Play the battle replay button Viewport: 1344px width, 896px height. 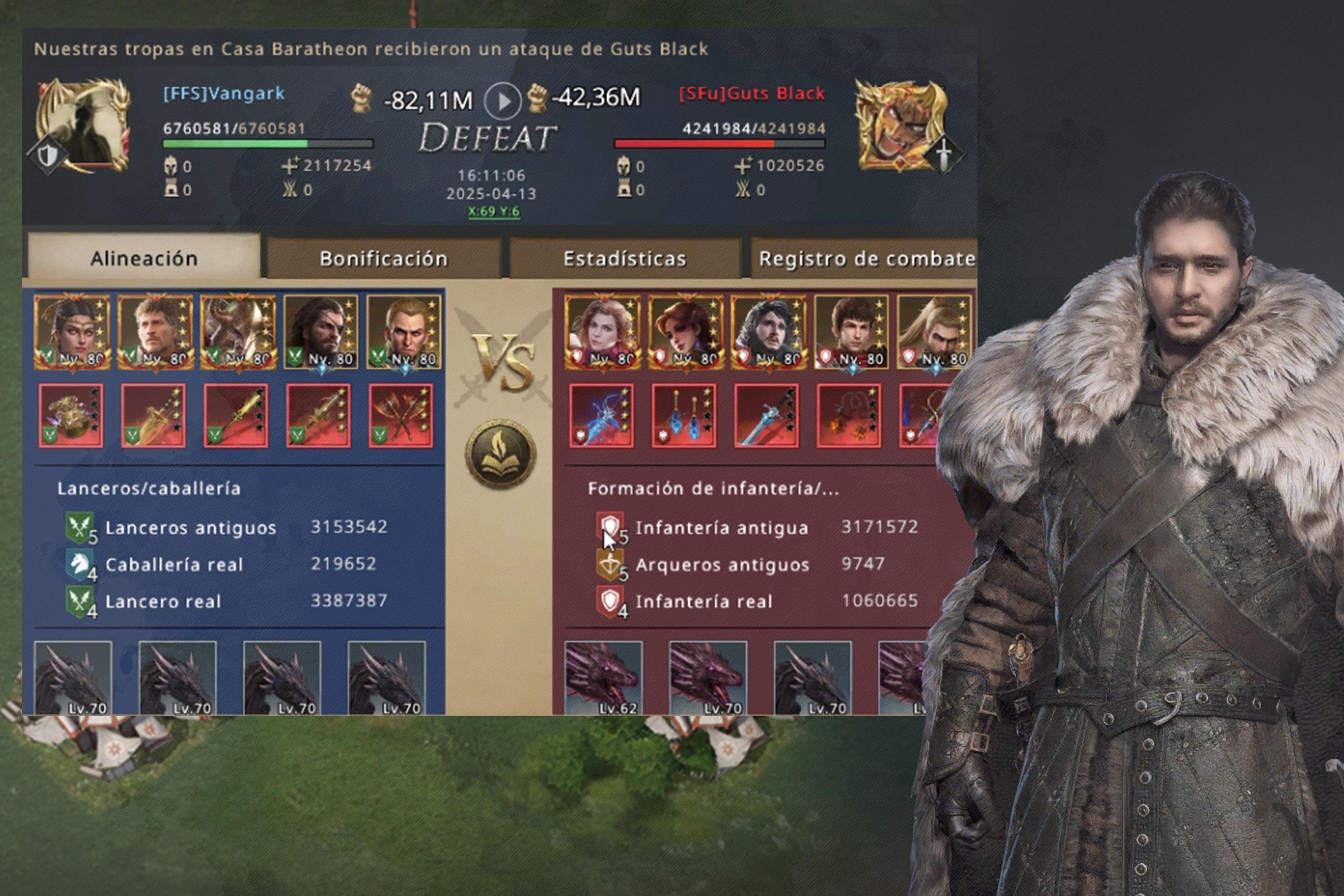coord(502,101)
